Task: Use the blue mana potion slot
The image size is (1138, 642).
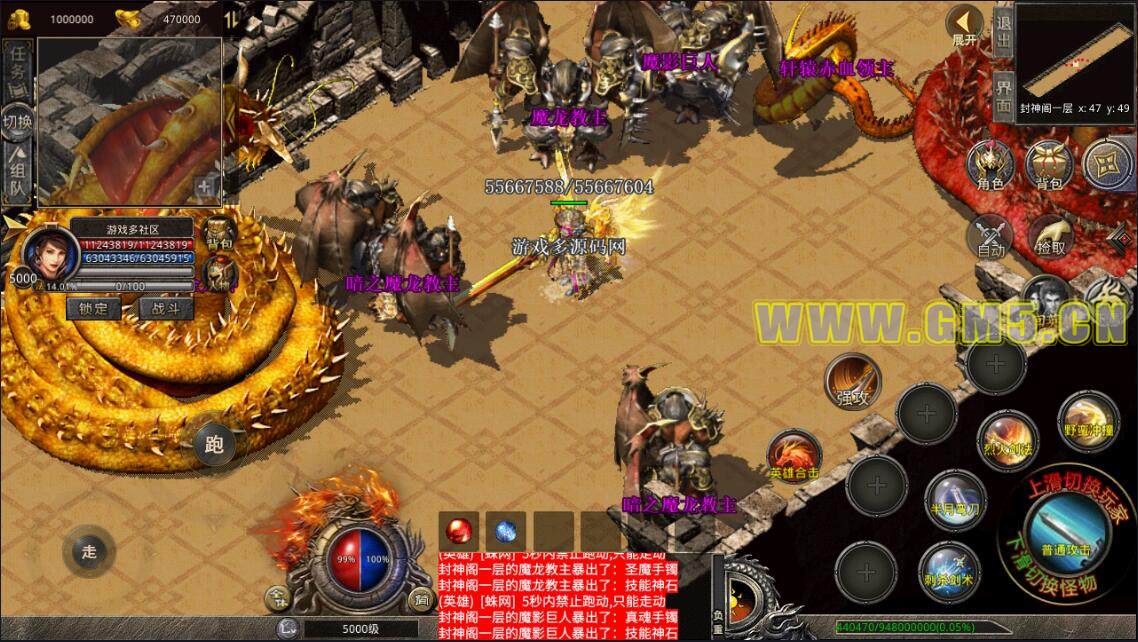Action: click(x=507, y=530)
